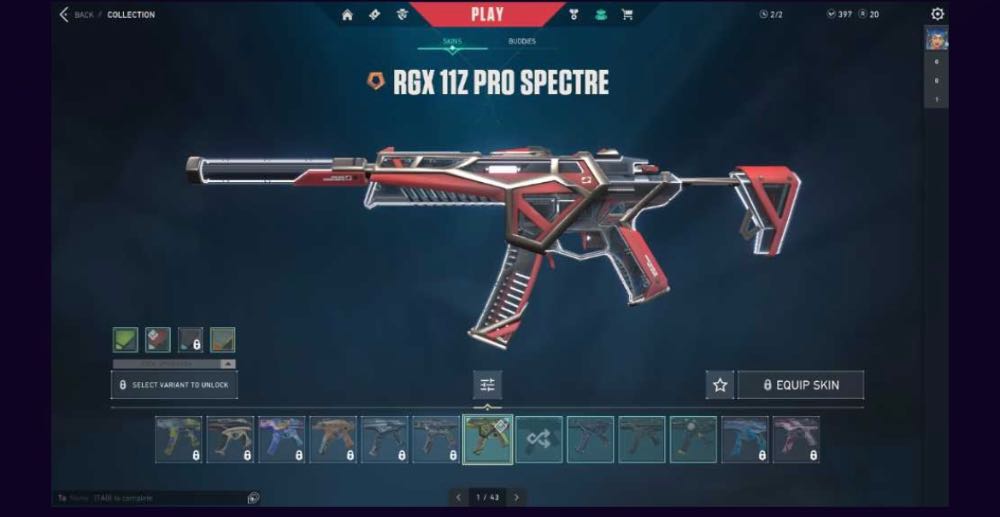
Task: Select the green color variant swatch
Action: point(125,340)
